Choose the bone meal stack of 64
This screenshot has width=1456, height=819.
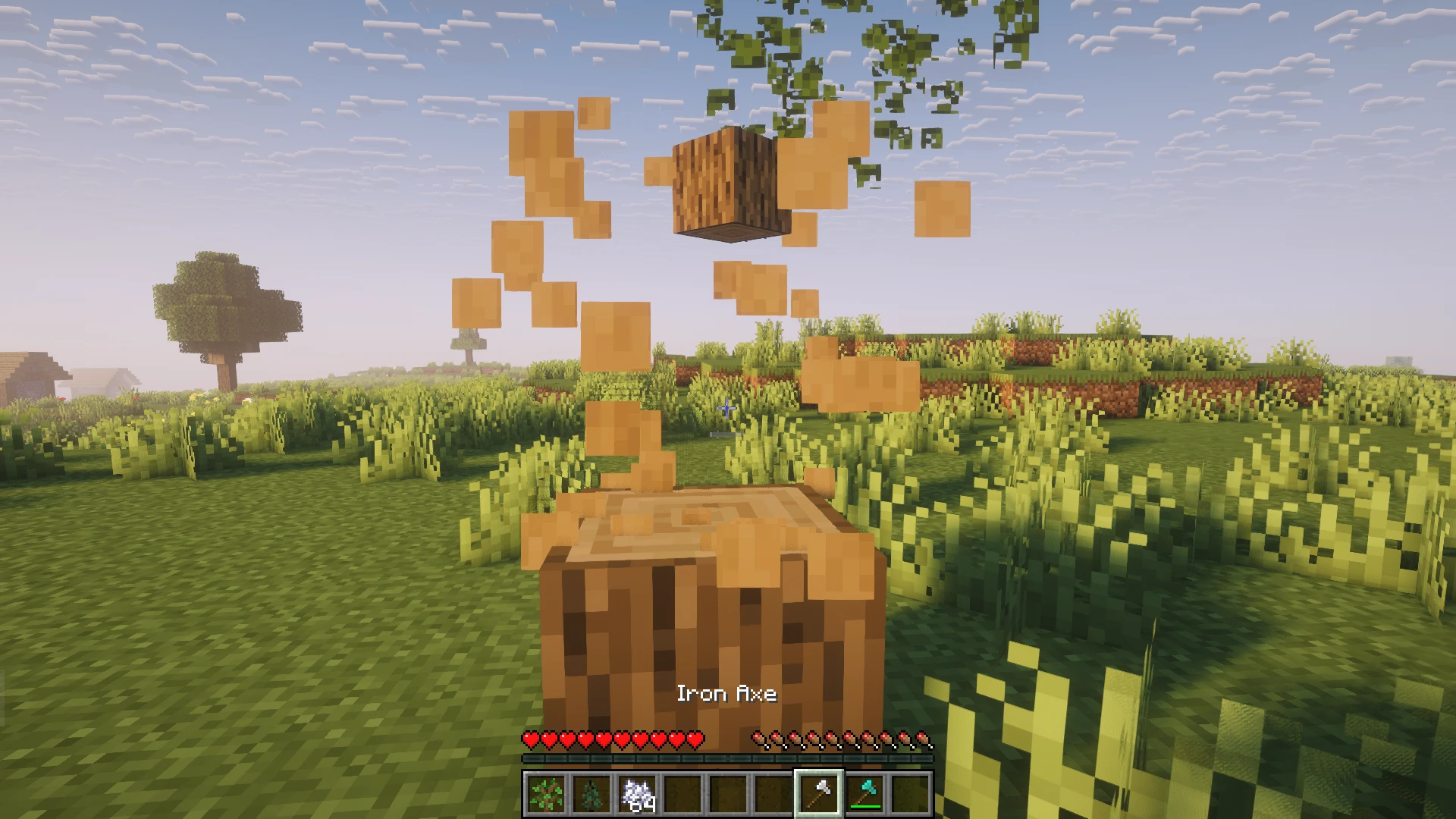click(636, 794)
